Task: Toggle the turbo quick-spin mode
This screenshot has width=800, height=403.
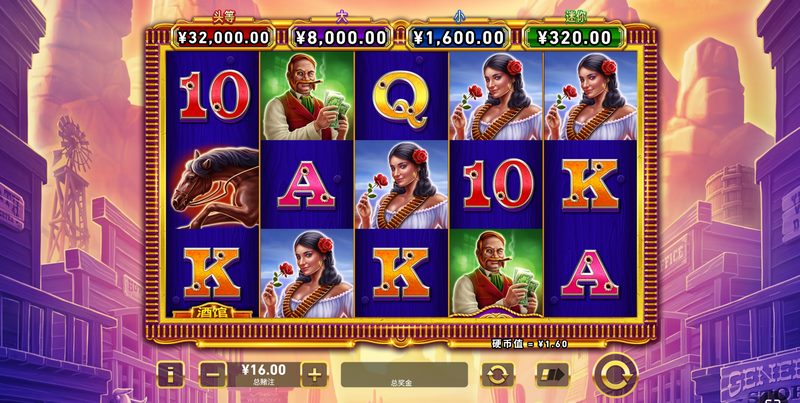Action: (549, 375)
